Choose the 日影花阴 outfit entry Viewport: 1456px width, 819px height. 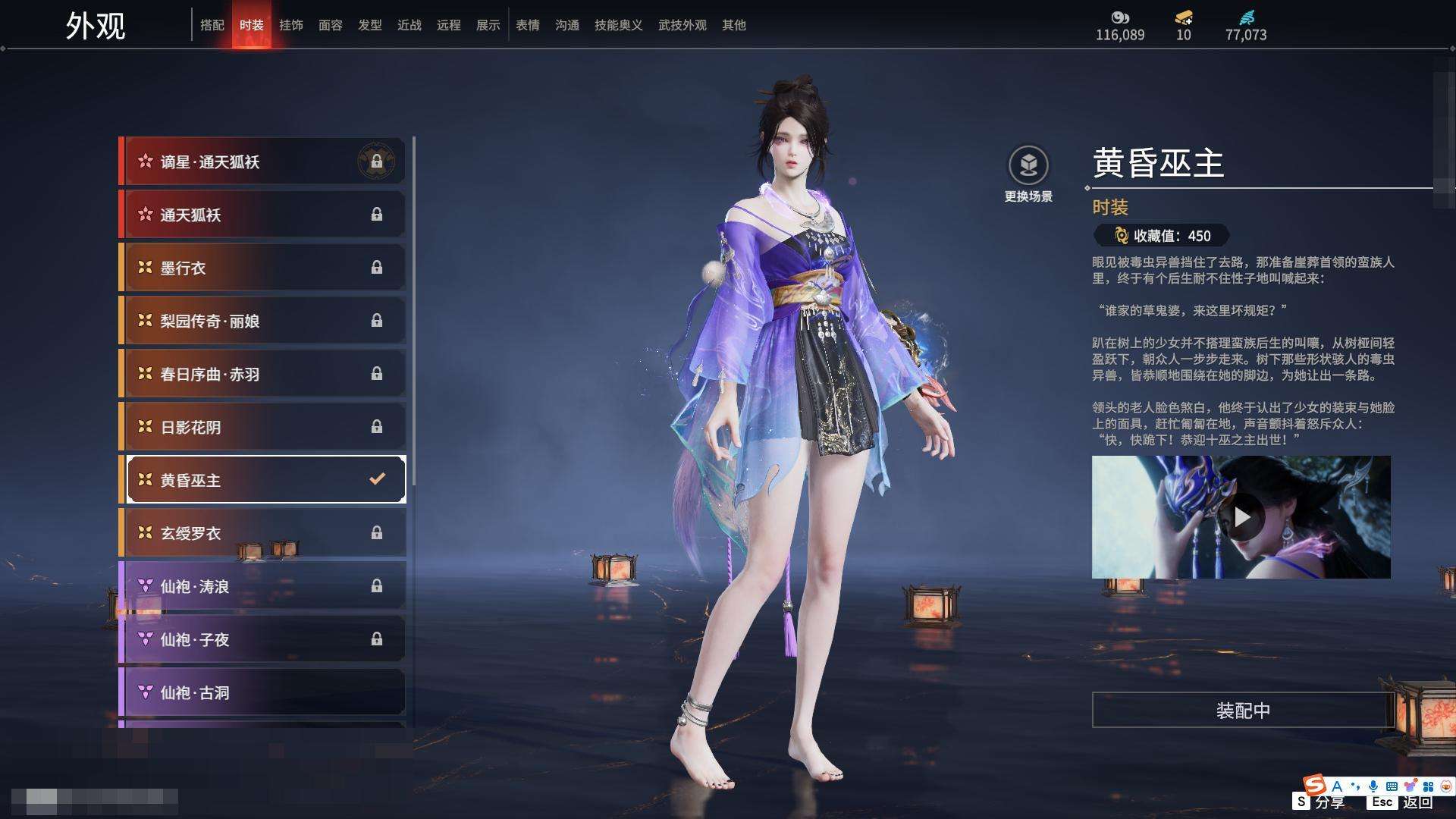[x=262, y=427]
